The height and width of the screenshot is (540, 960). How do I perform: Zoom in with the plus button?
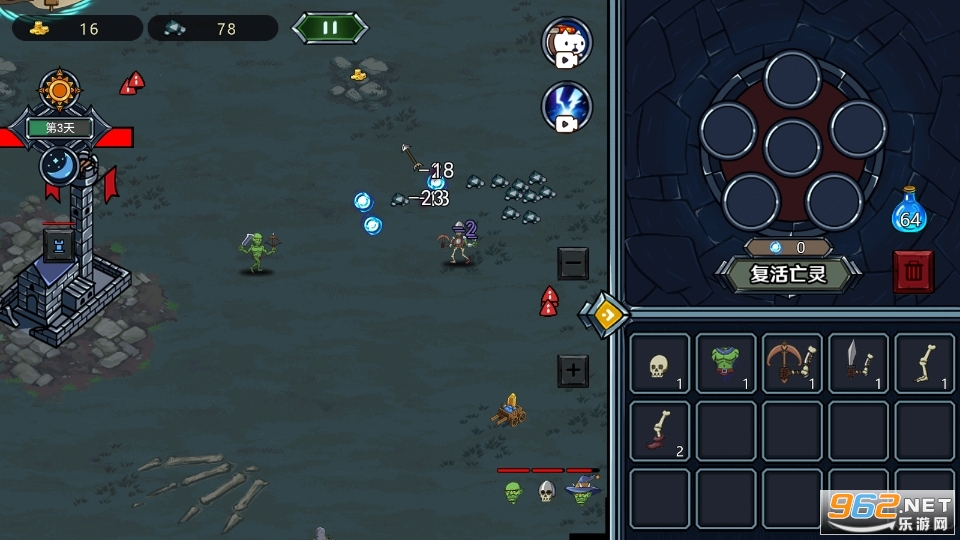click(573, 371)
